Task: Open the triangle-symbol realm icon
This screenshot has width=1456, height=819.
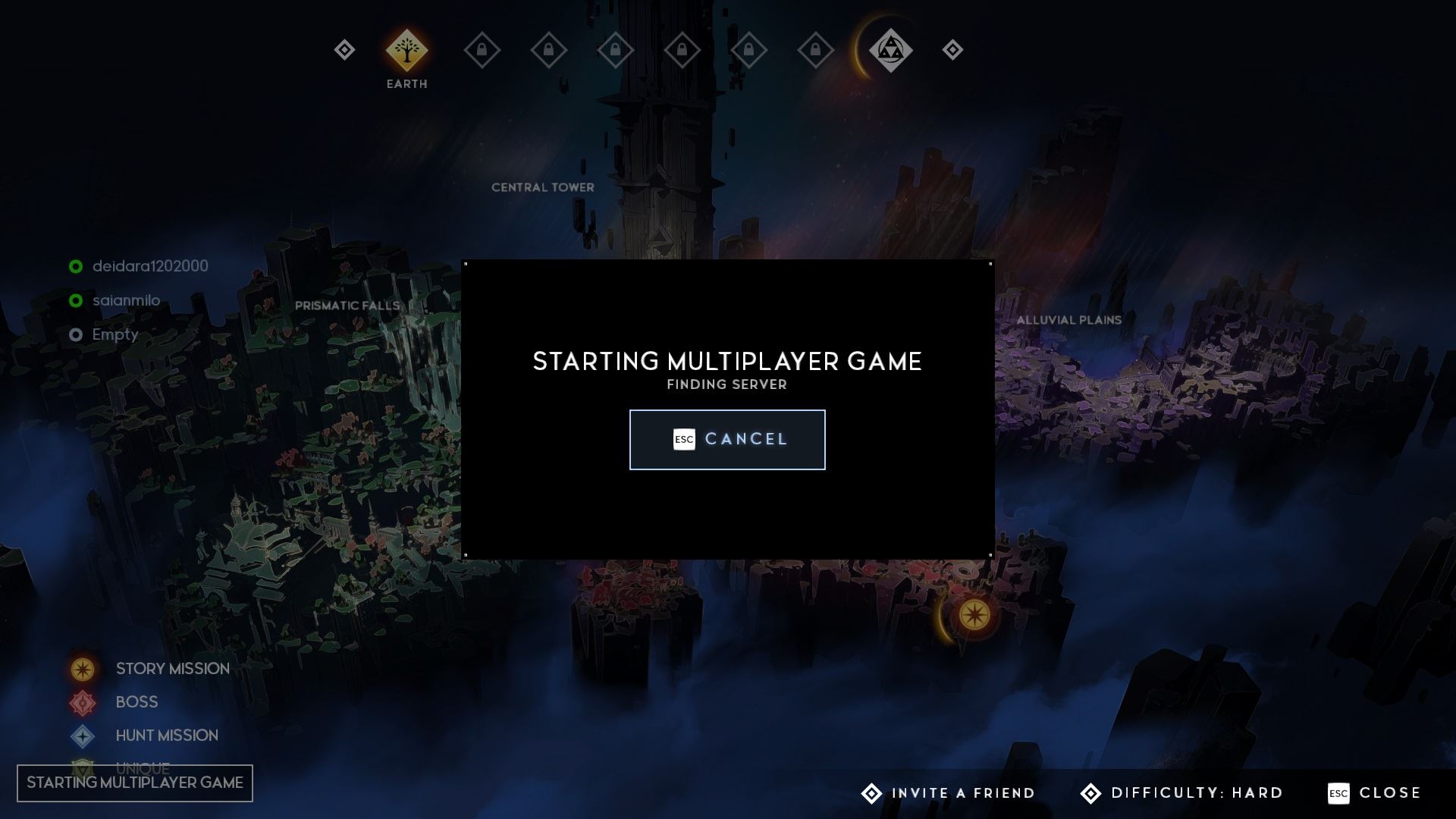Action: (890, 50)
